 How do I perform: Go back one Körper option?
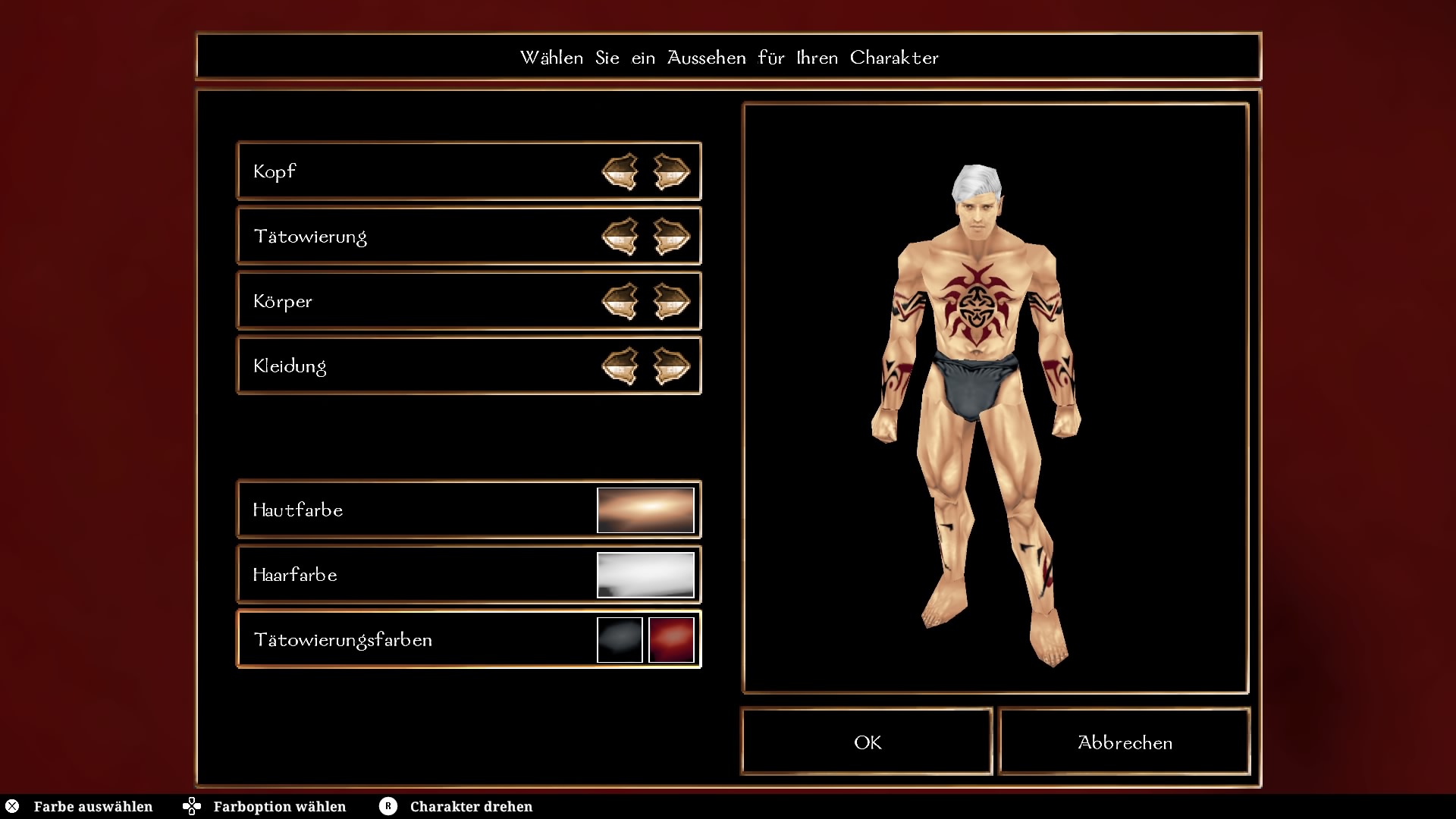point(620,301)
